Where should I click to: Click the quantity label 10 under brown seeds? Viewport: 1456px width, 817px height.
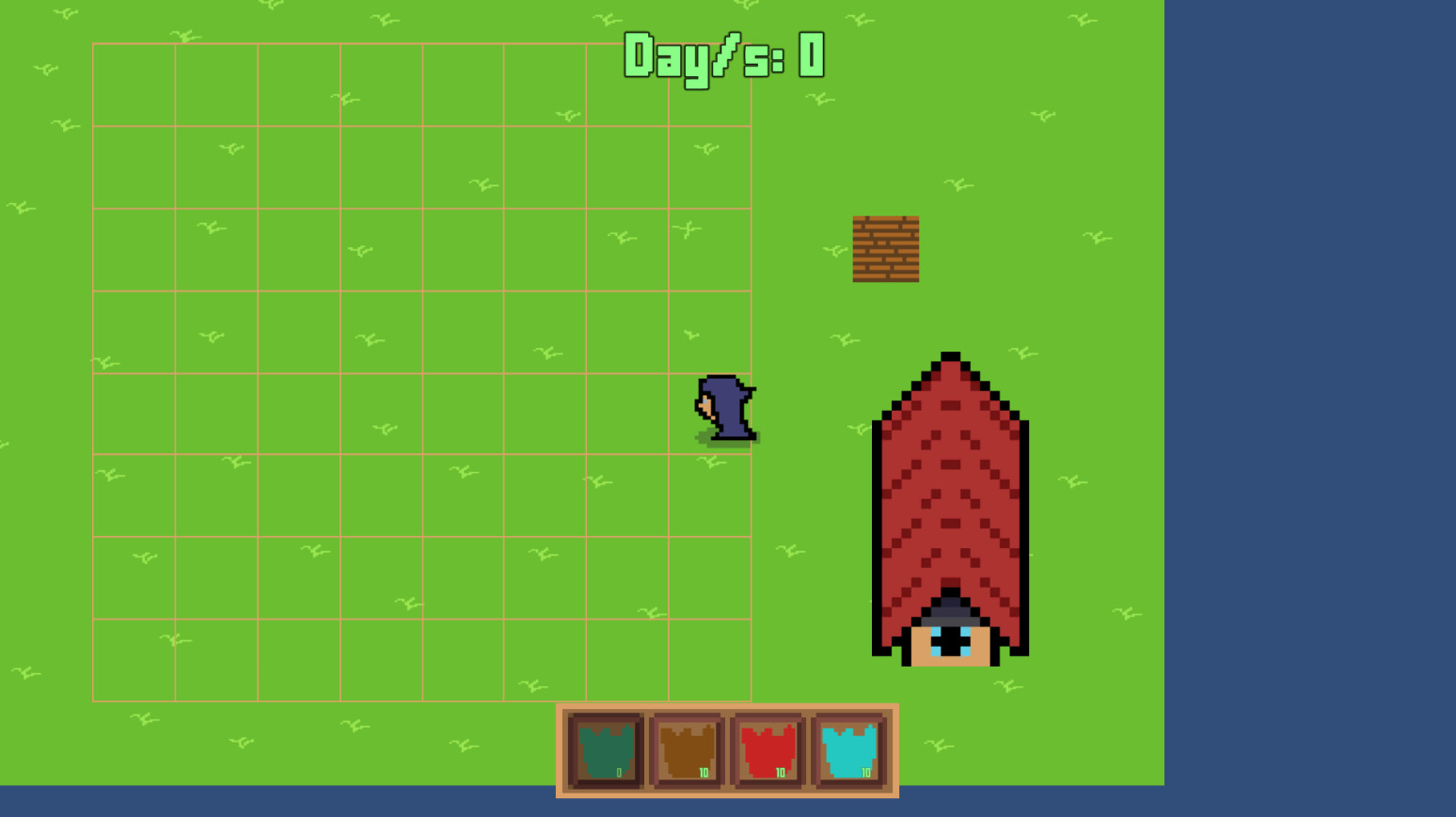click(702, 773)
